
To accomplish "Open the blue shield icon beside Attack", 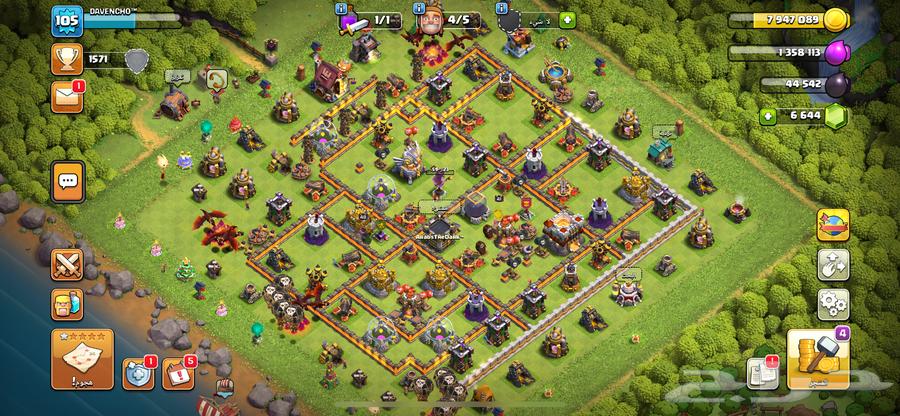I will 137,374.
